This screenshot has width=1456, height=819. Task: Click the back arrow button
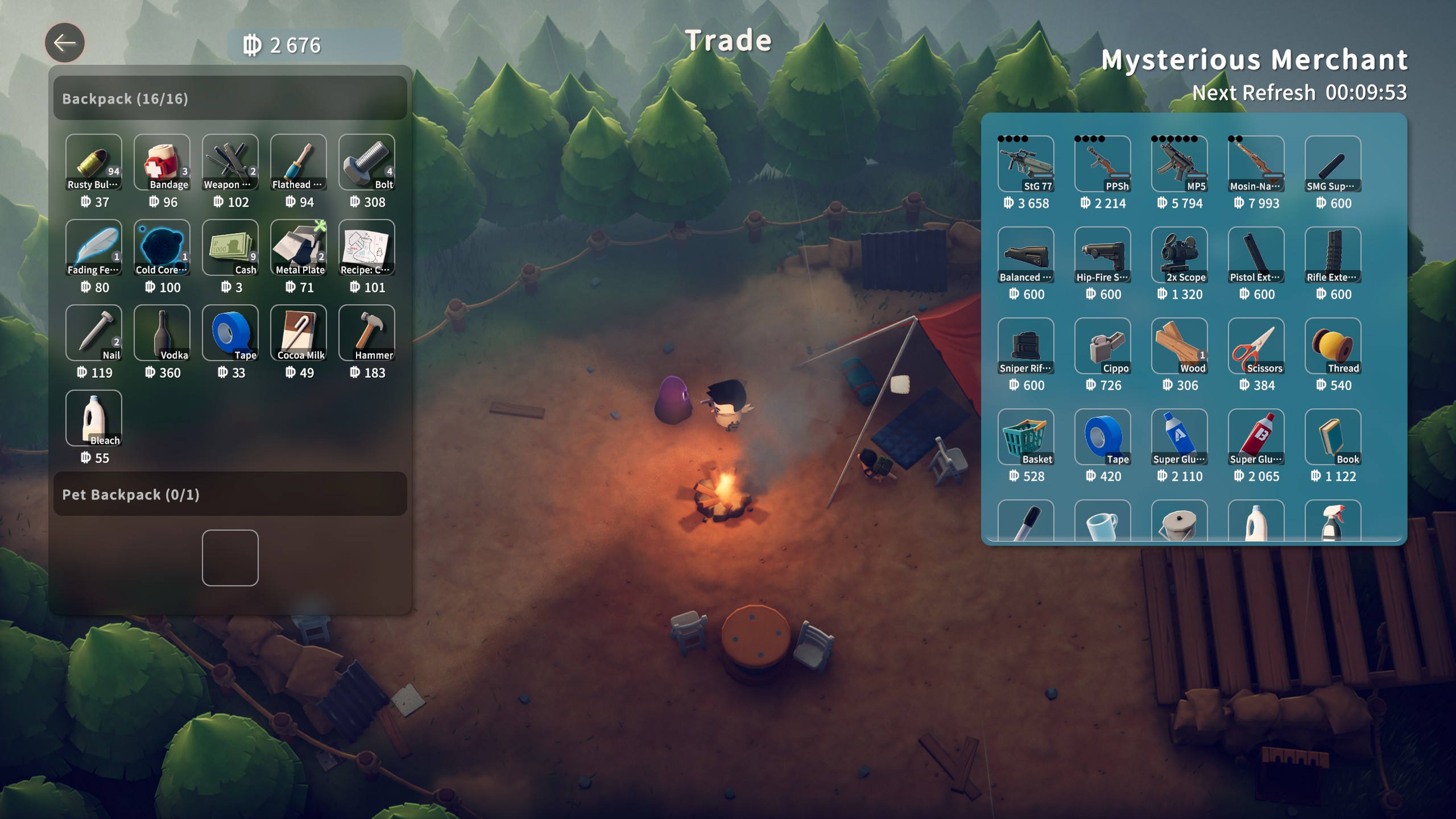(65, 43)
